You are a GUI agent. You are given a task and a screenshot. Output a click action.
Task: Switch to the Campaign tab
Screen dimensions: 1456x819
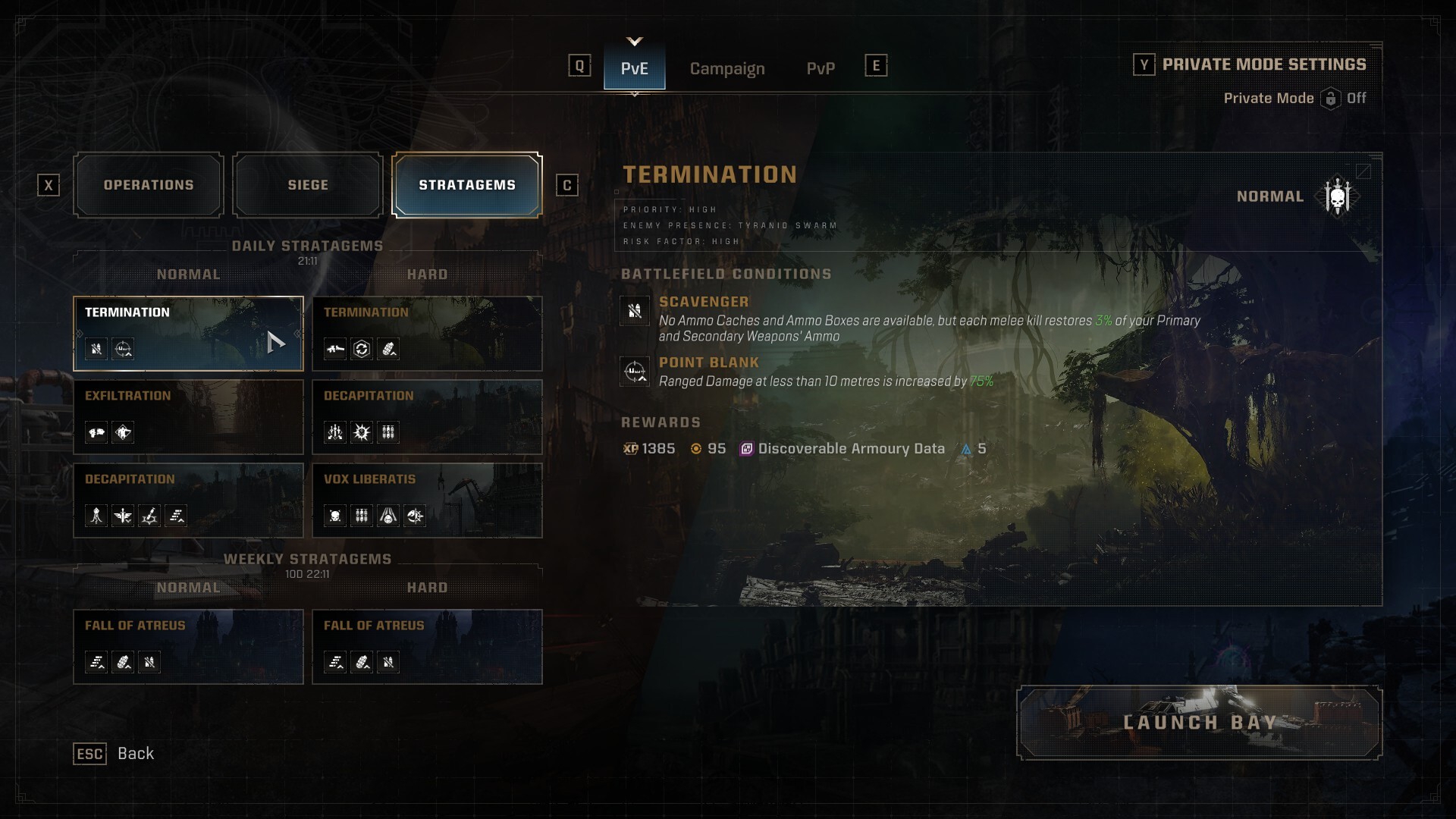pos(726,68)
